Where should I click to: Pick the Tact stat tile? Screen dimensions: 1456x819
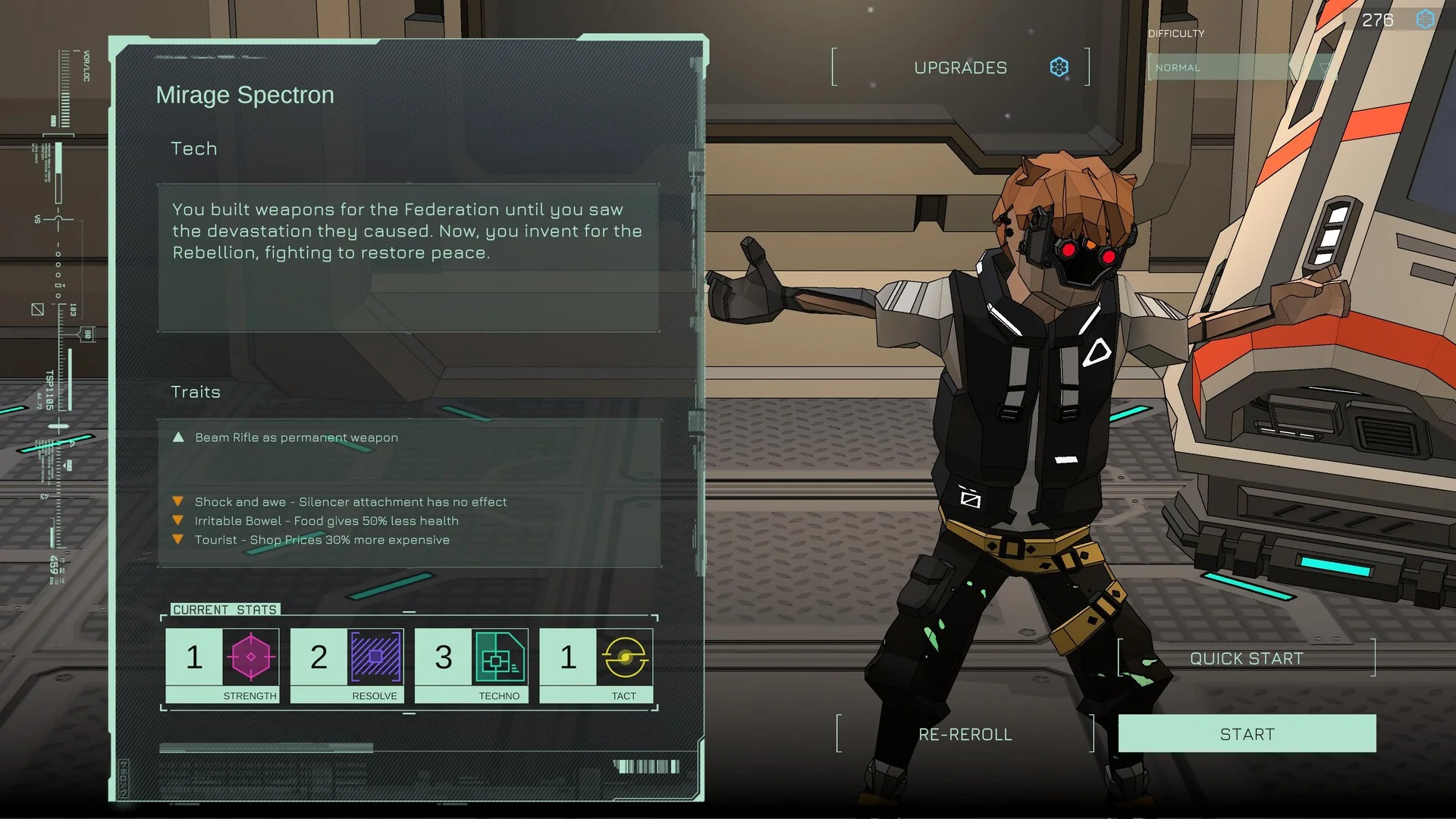click(x=596, y=665)
